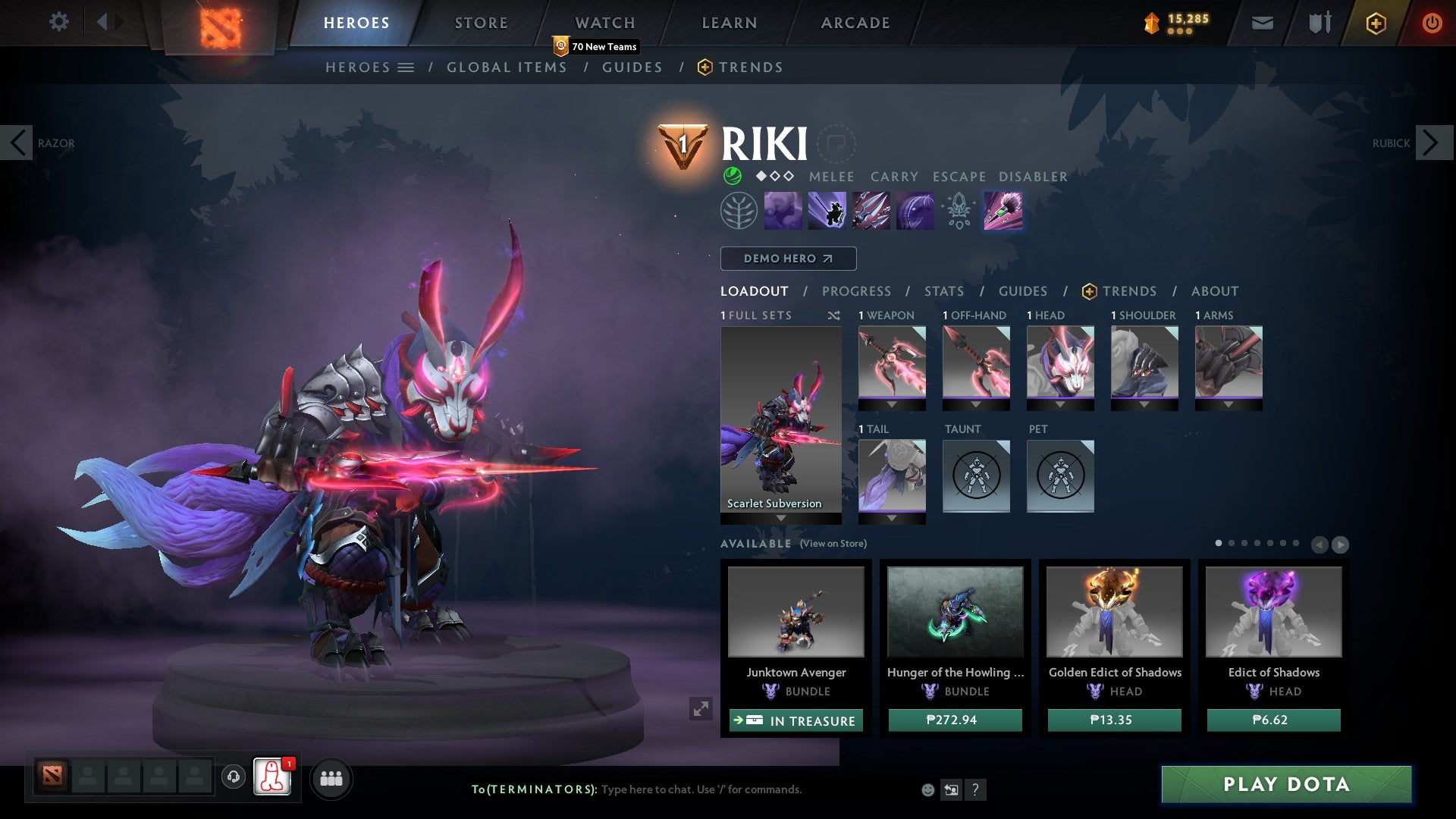The height and width of the screenshot is (819, 1456).
Task: Expand the Head slot alternatives arrow
Action: click(1059, 404)
